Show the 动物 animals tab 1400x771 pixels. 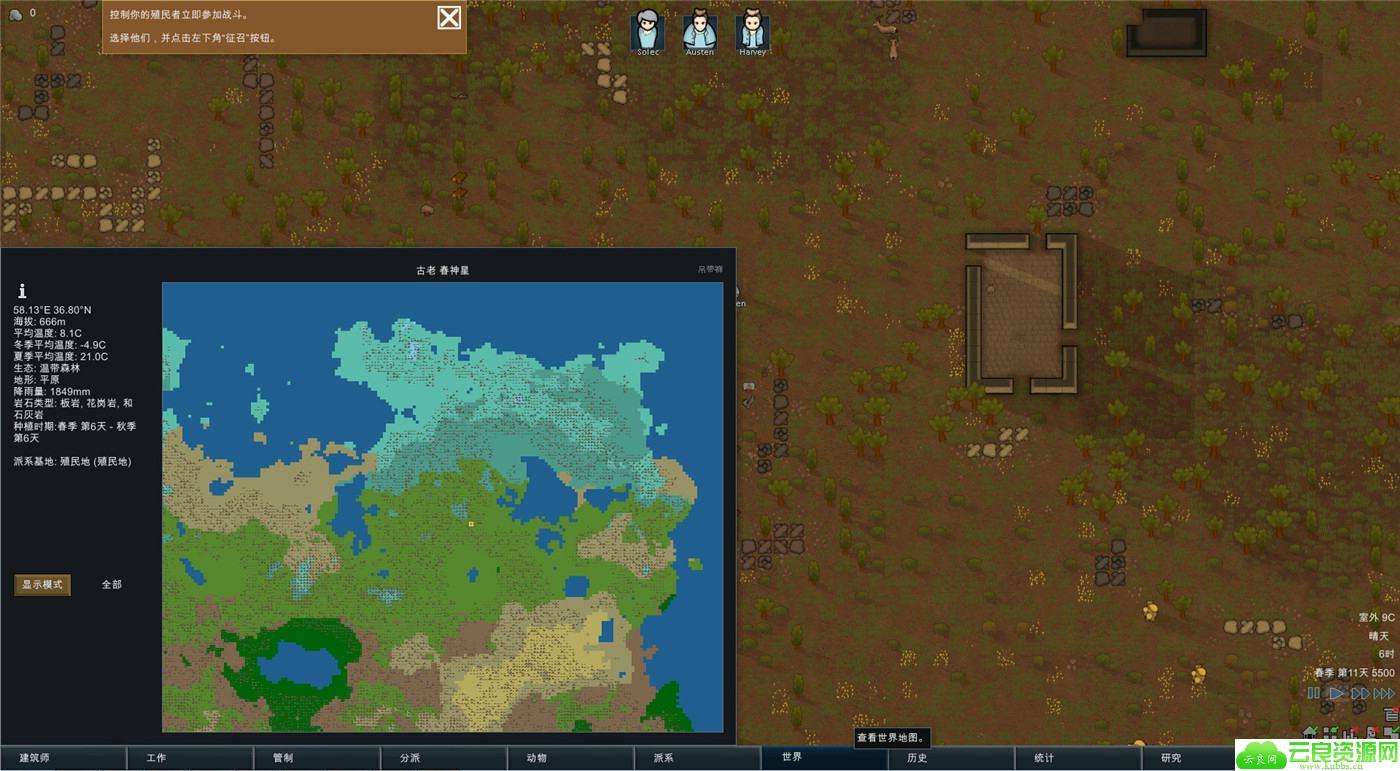click(537, 758)
